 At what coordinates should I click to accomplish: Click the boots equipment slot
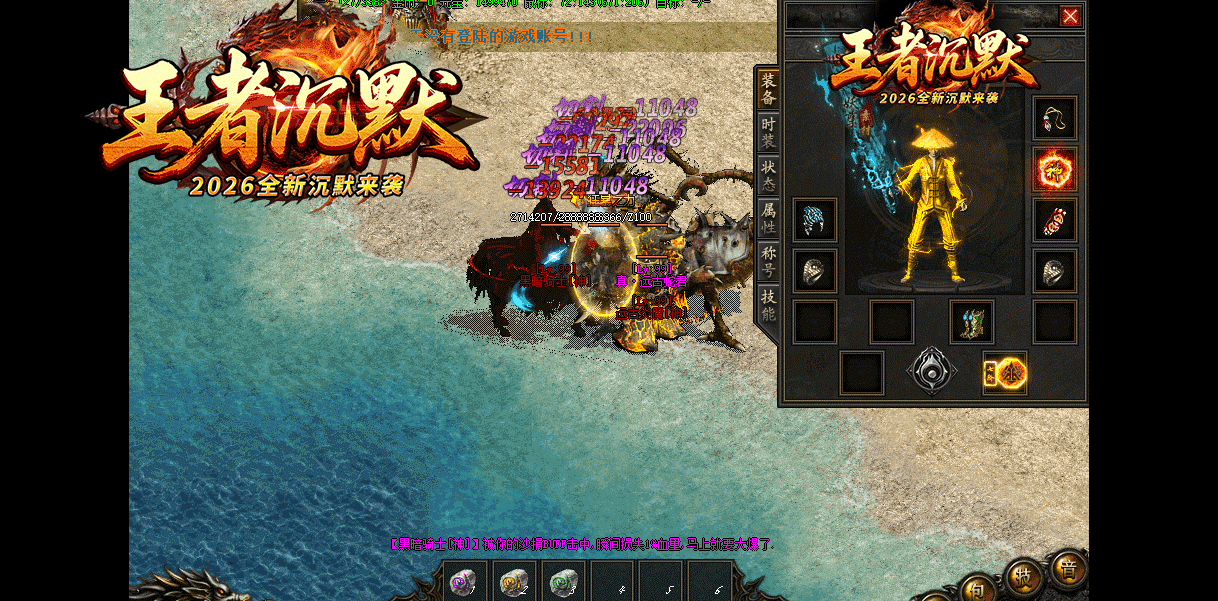(x=971, y=322)
